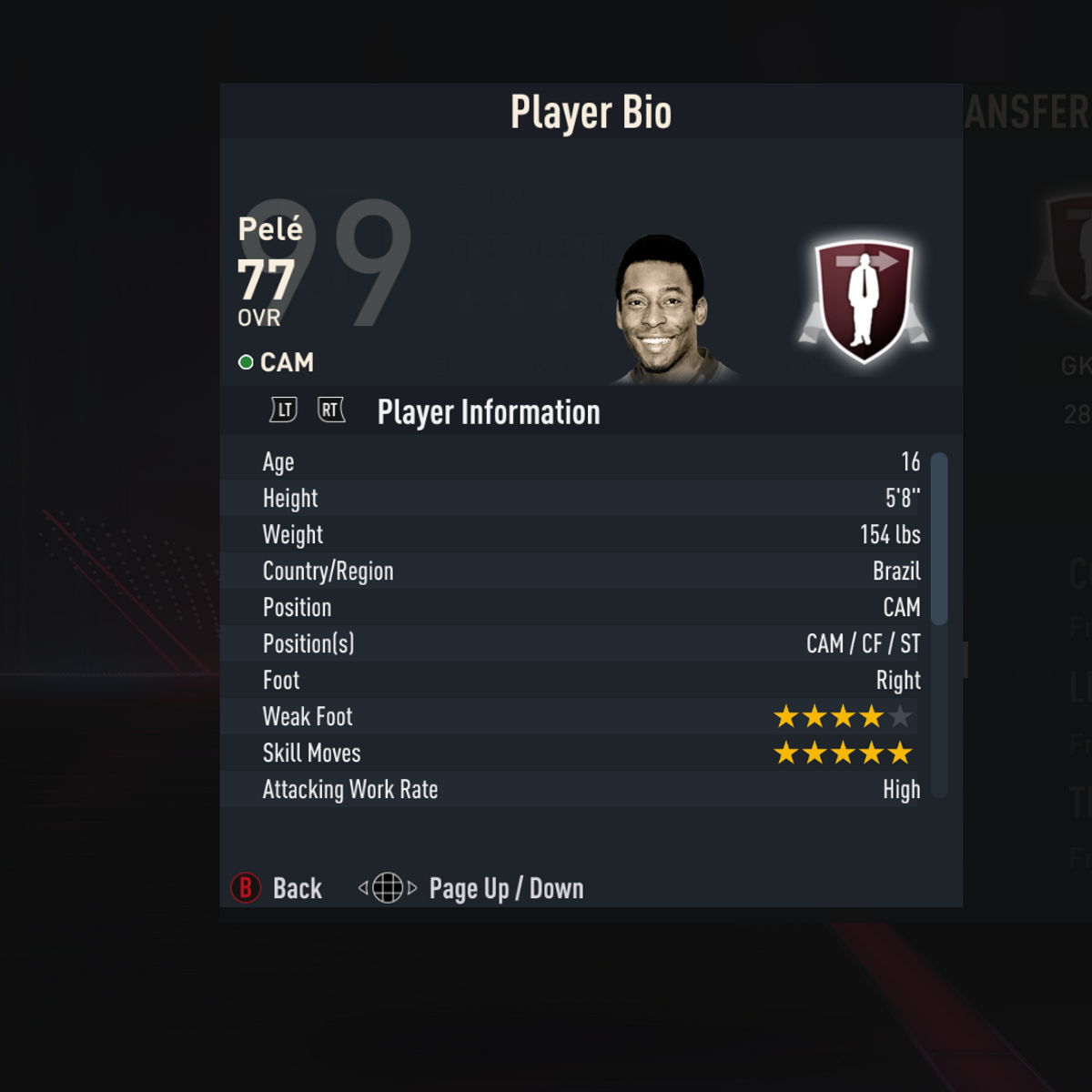
Task: Click the Player Information section header
Action: pyautogui.click(x=489, y=412)
